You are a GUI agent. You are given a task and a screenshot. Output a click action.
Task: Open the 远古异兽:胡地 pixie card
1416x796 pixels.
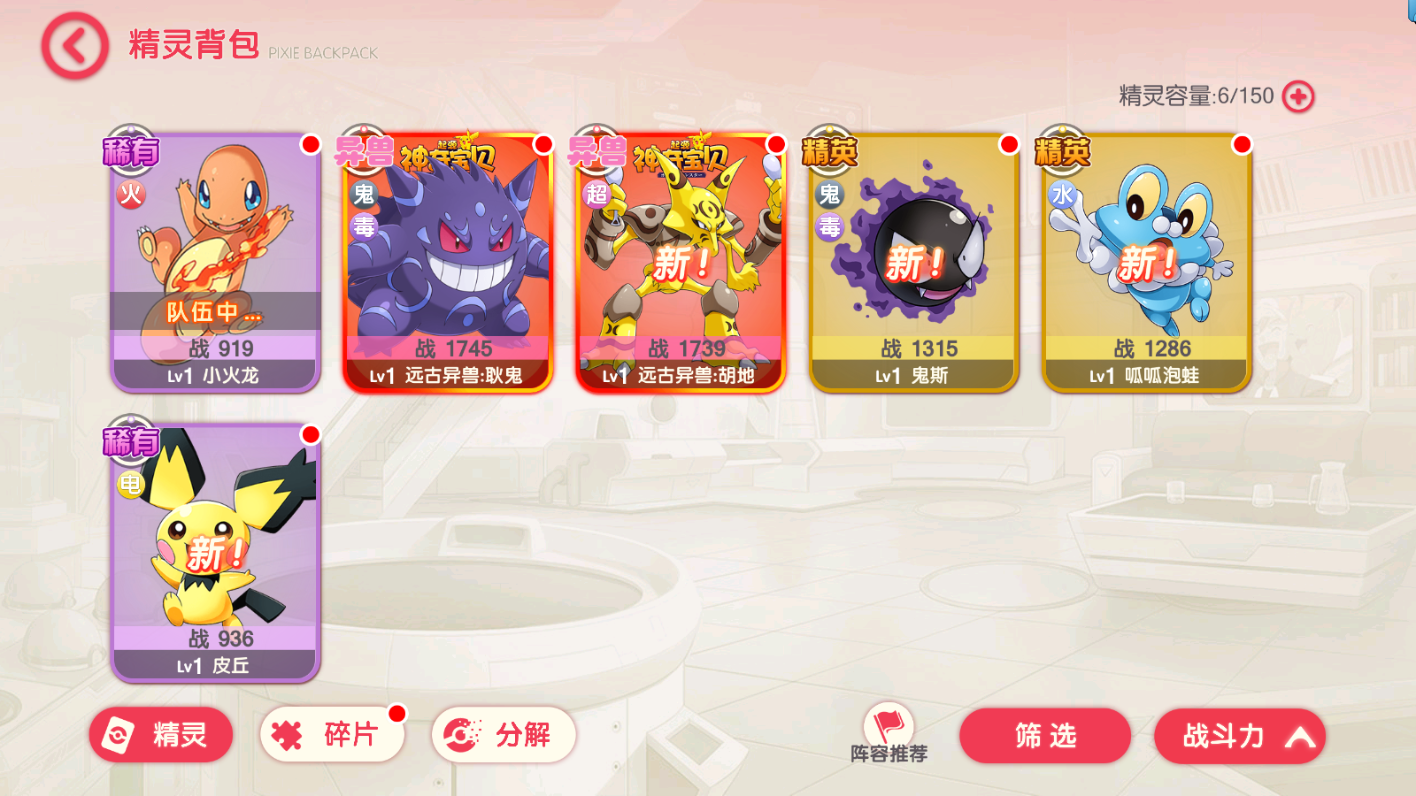(680, 262)
